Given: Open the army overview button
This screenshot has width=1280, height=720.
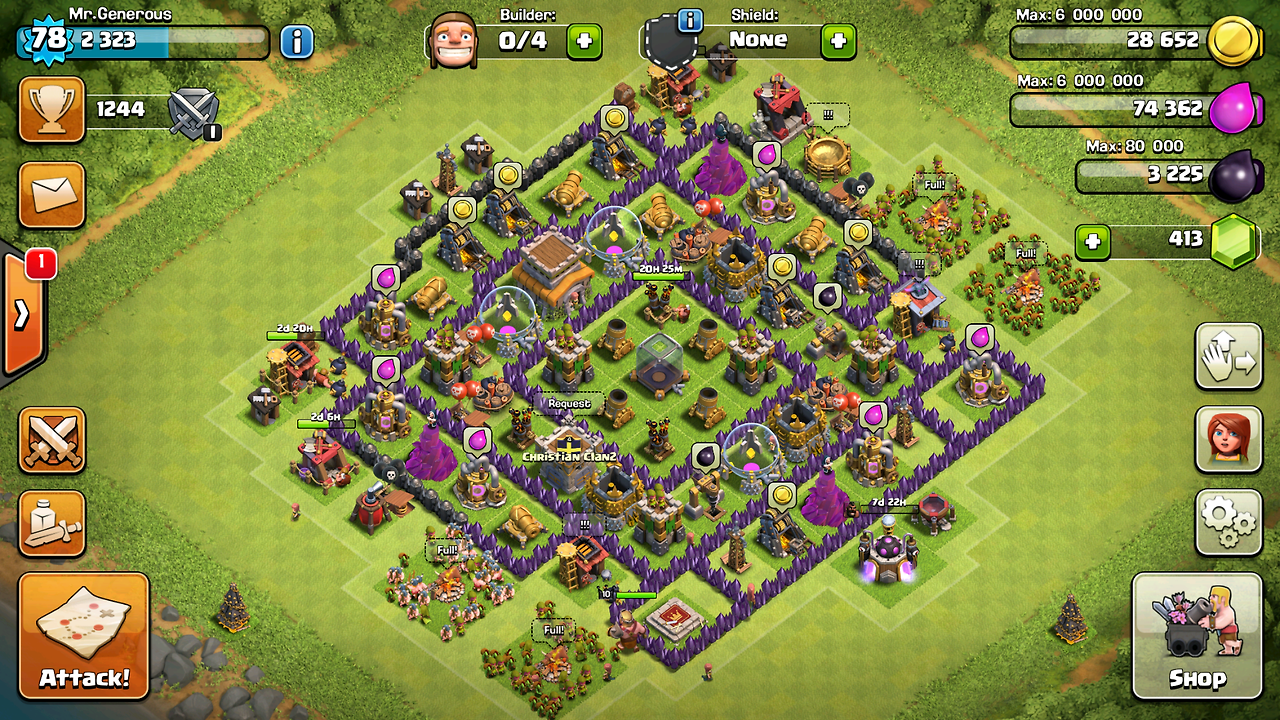Looking at the screenshot, I should [51, 521].
